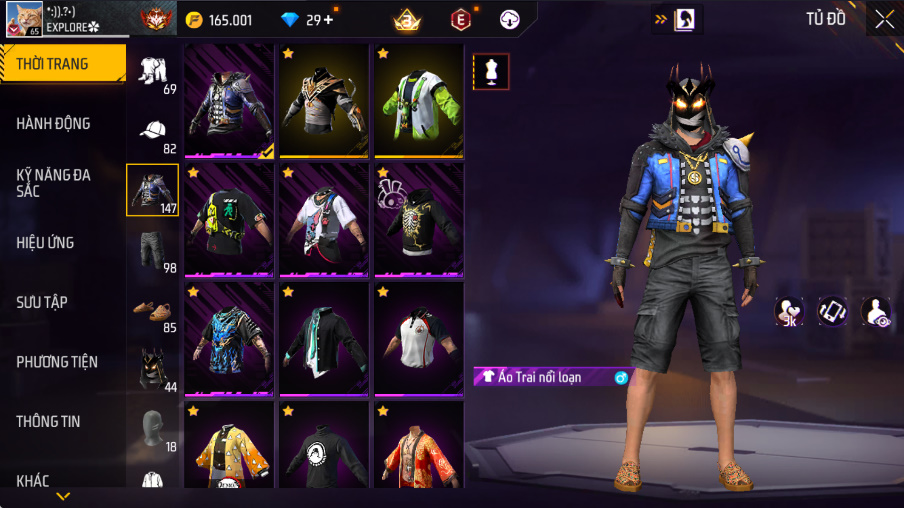This screenshot has height=508, width=904.
Task: Open the Phương Tiện tab
Action: coord(57,362)
